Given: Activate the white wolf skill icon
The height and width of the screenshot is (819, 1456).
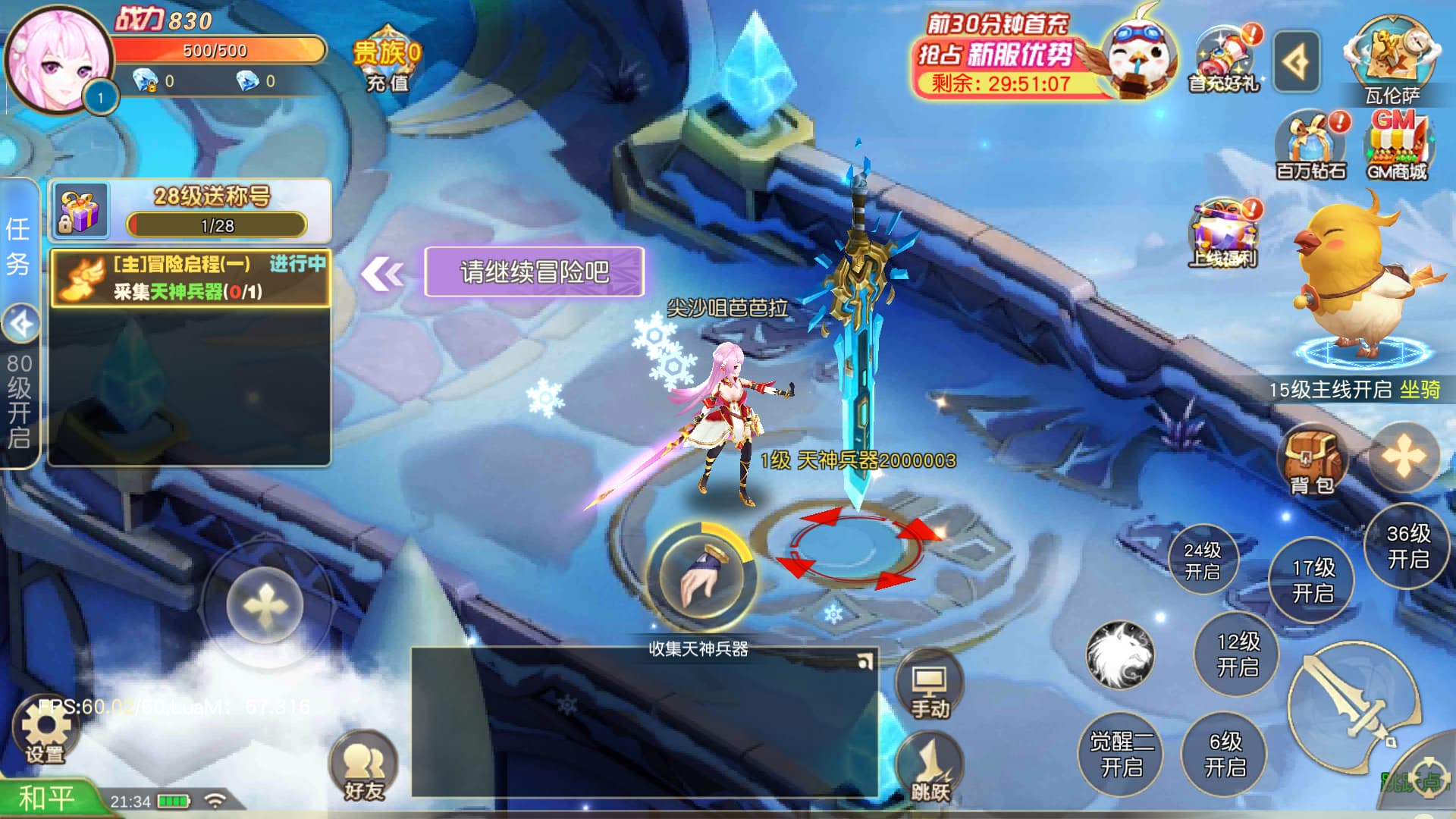Looking at the screenshot, I should click(1120, 655).
